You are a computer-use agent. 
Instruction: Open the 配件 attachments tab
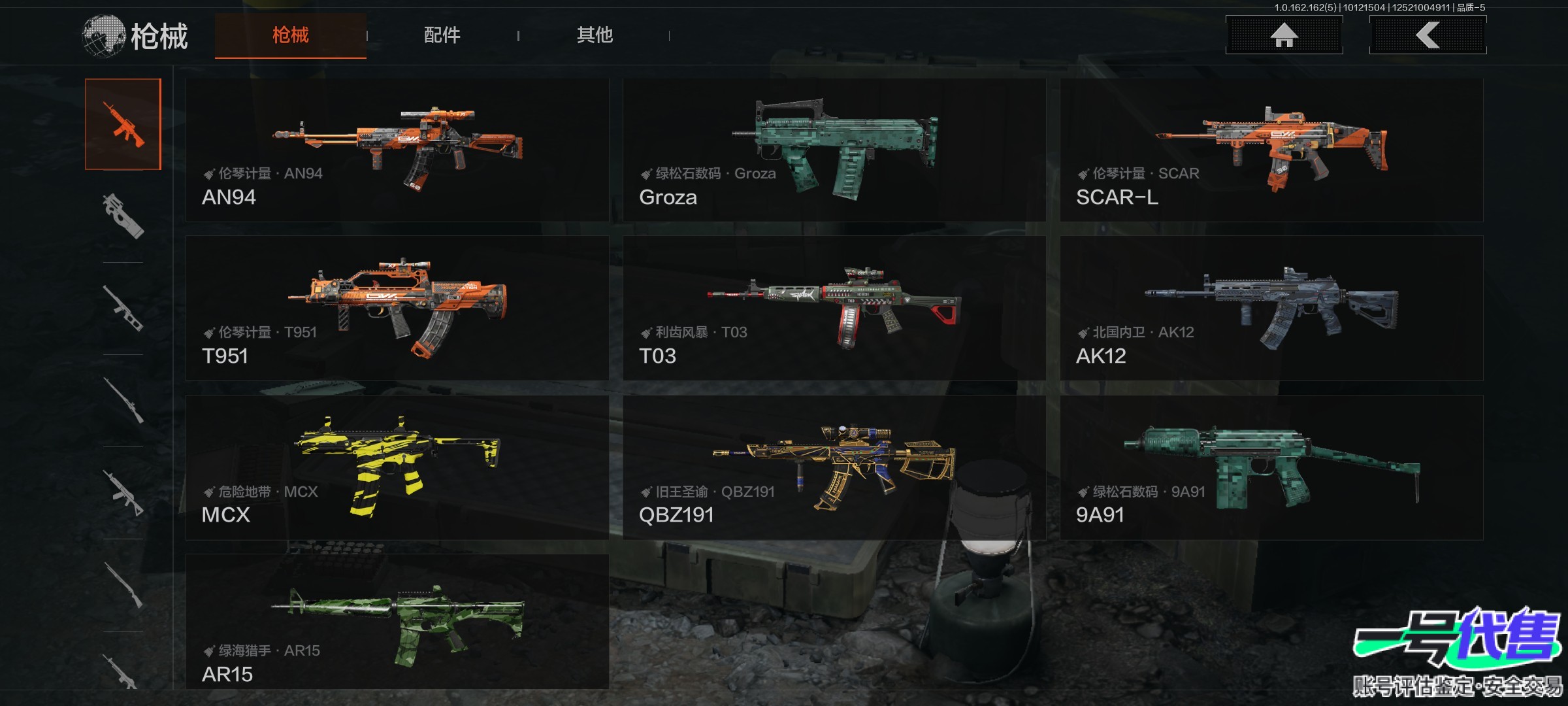442,35
